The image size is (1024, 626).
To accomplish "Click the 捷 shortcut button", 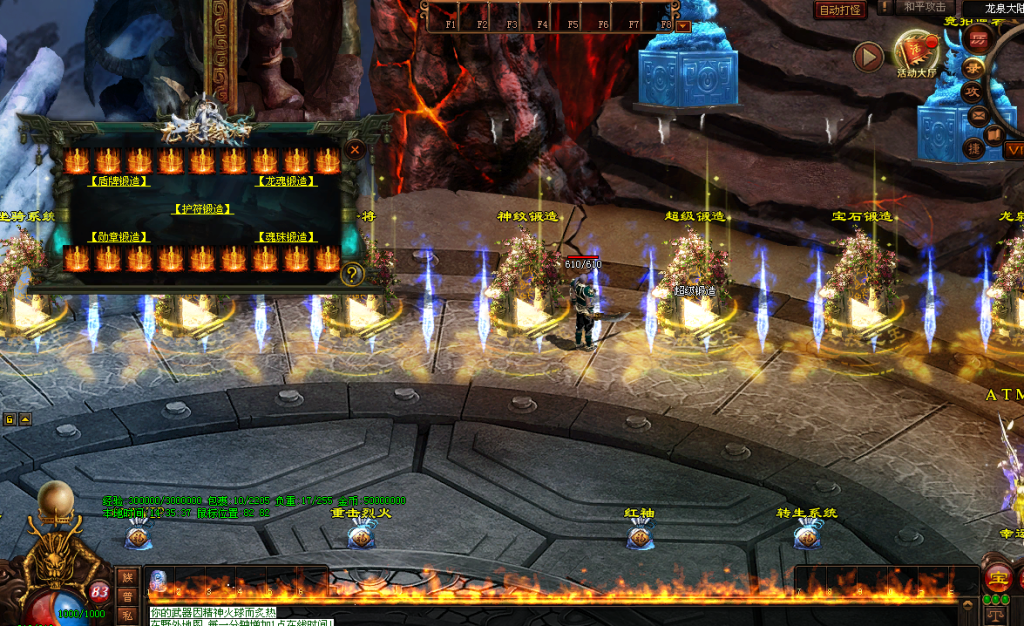I will click(972, 149).
